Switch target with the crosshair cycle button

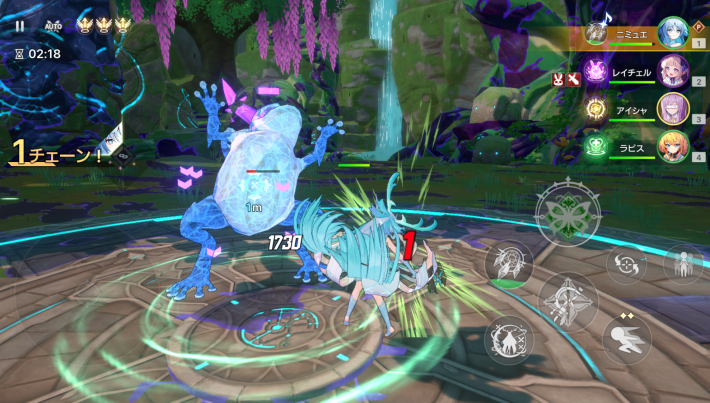627,265
